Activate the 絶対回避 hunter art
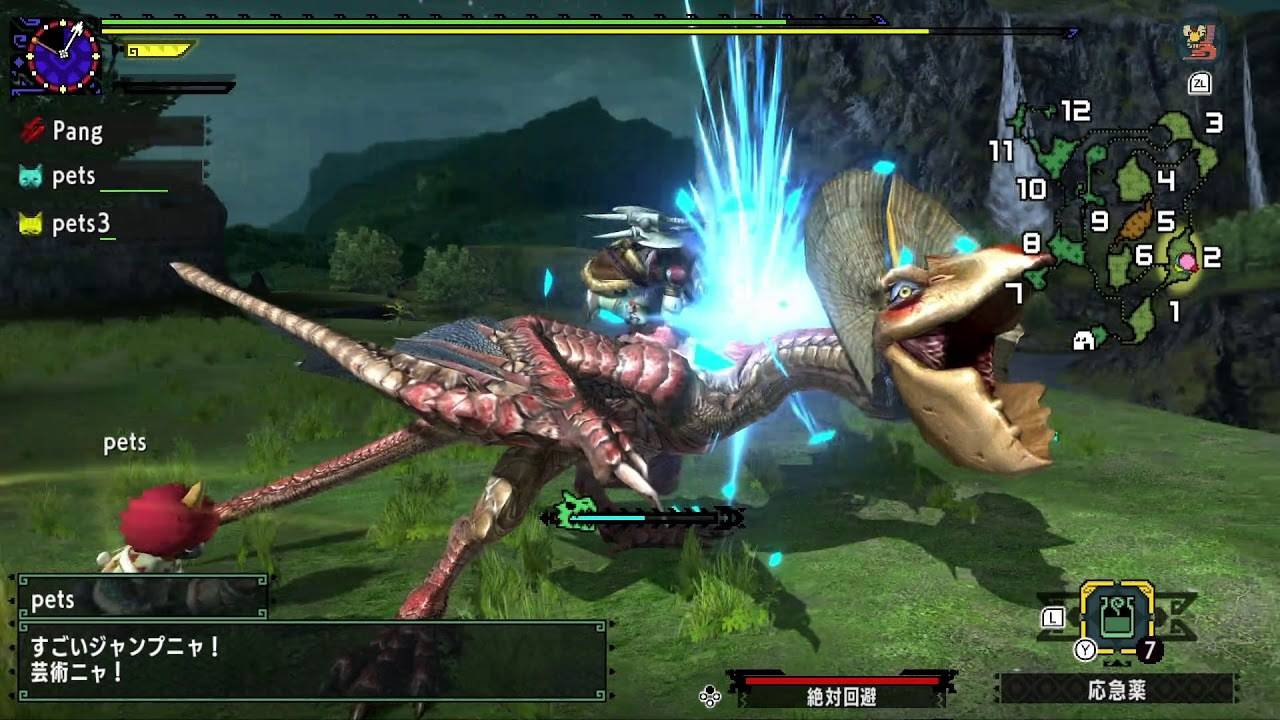 pos(841,690)
